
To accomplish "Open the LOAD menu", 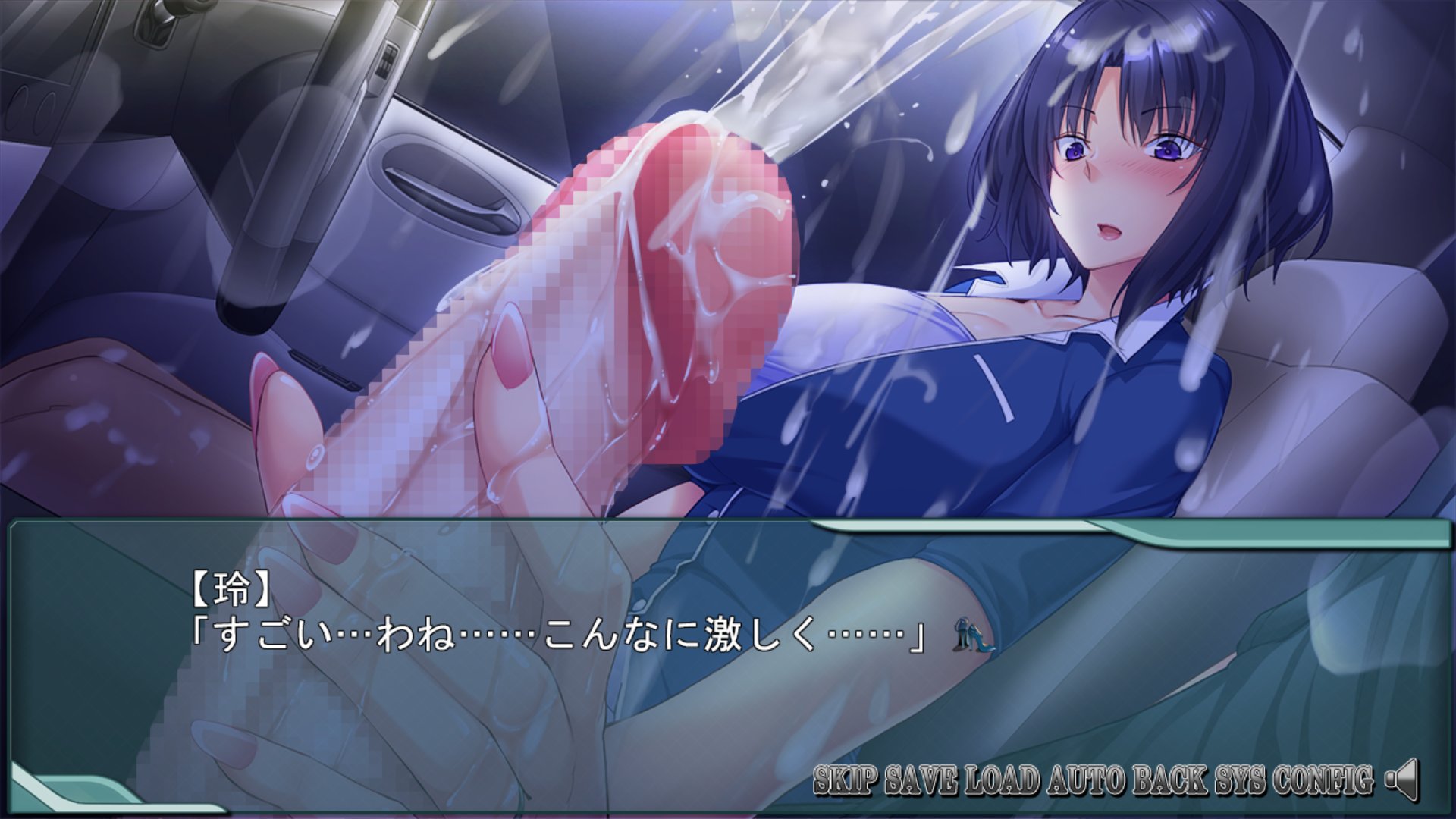I will pos(1003,780).
